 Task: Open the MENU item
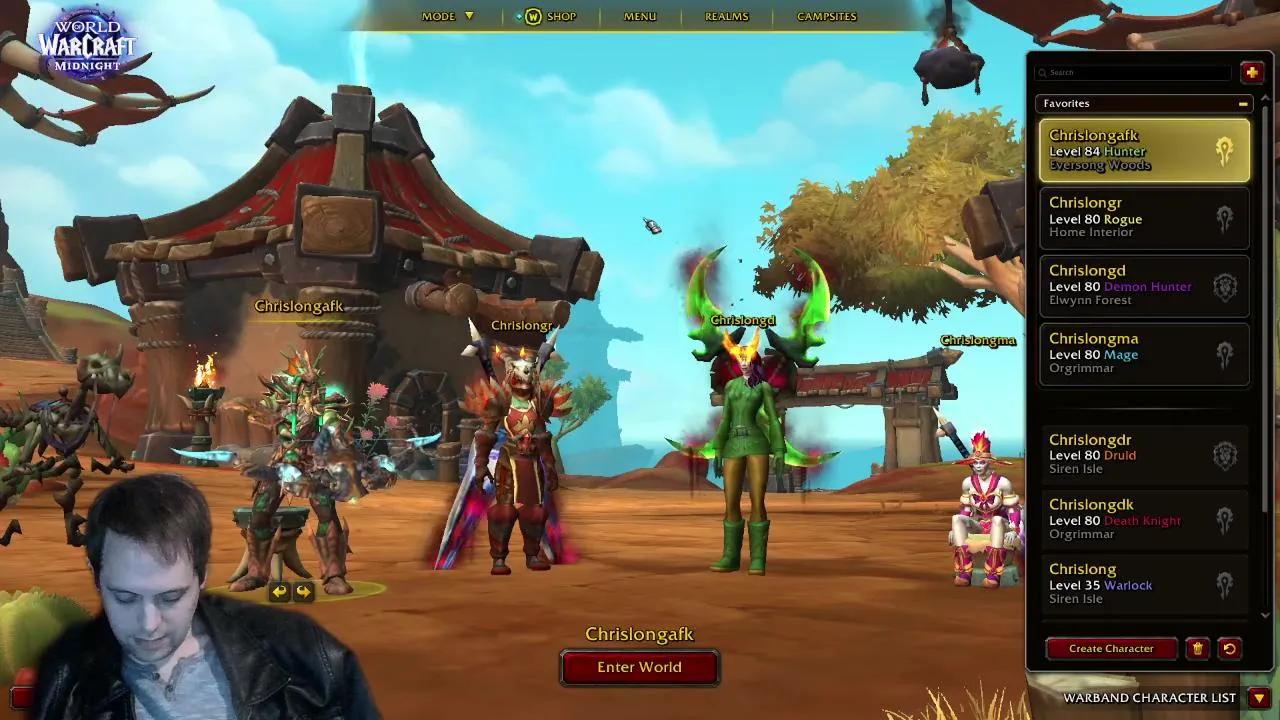click(638, 16)
